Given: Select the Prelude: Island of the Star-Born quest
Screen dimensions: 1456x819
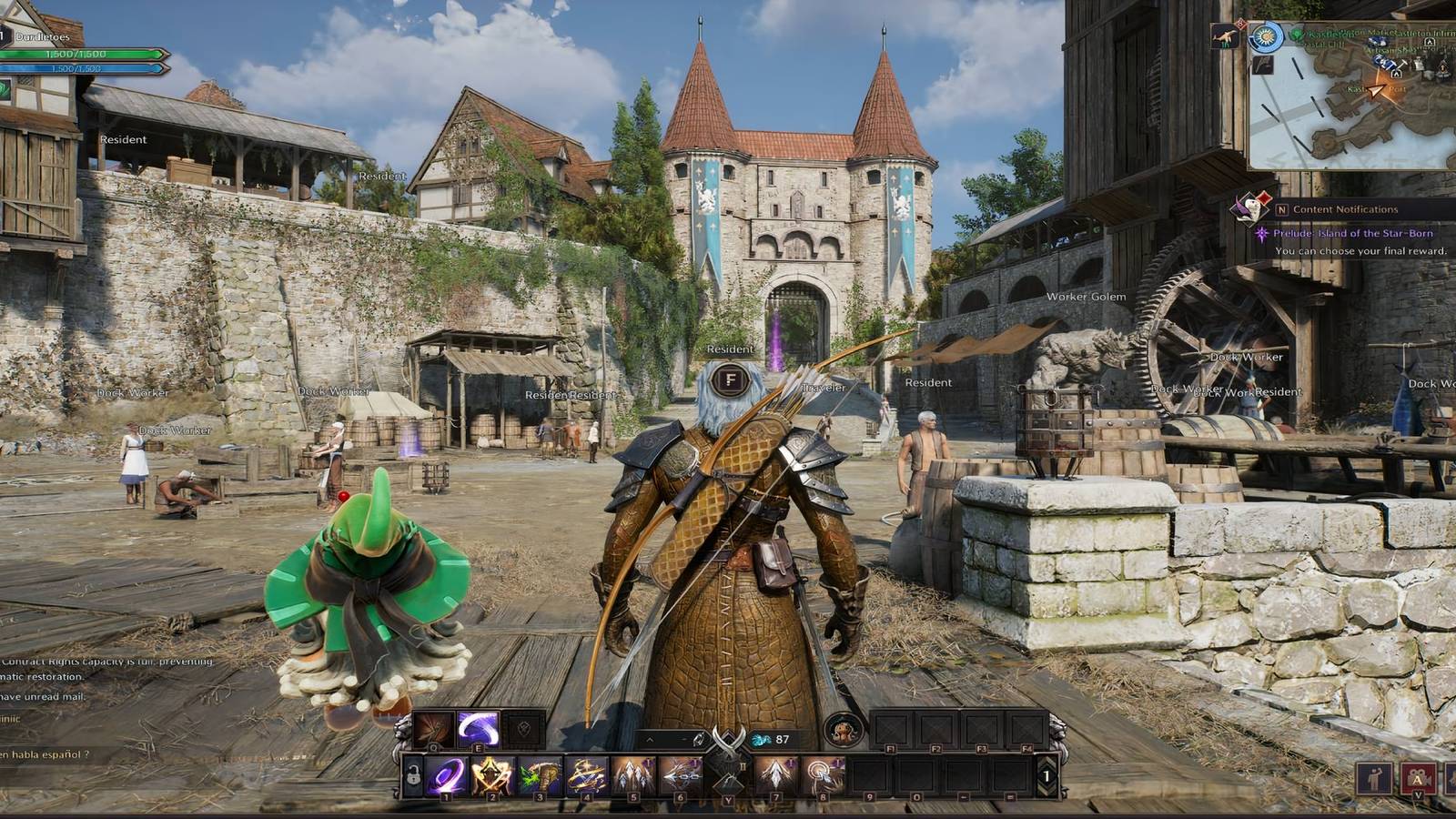Looking at the screenshot, I should [x=1352, y=234].
